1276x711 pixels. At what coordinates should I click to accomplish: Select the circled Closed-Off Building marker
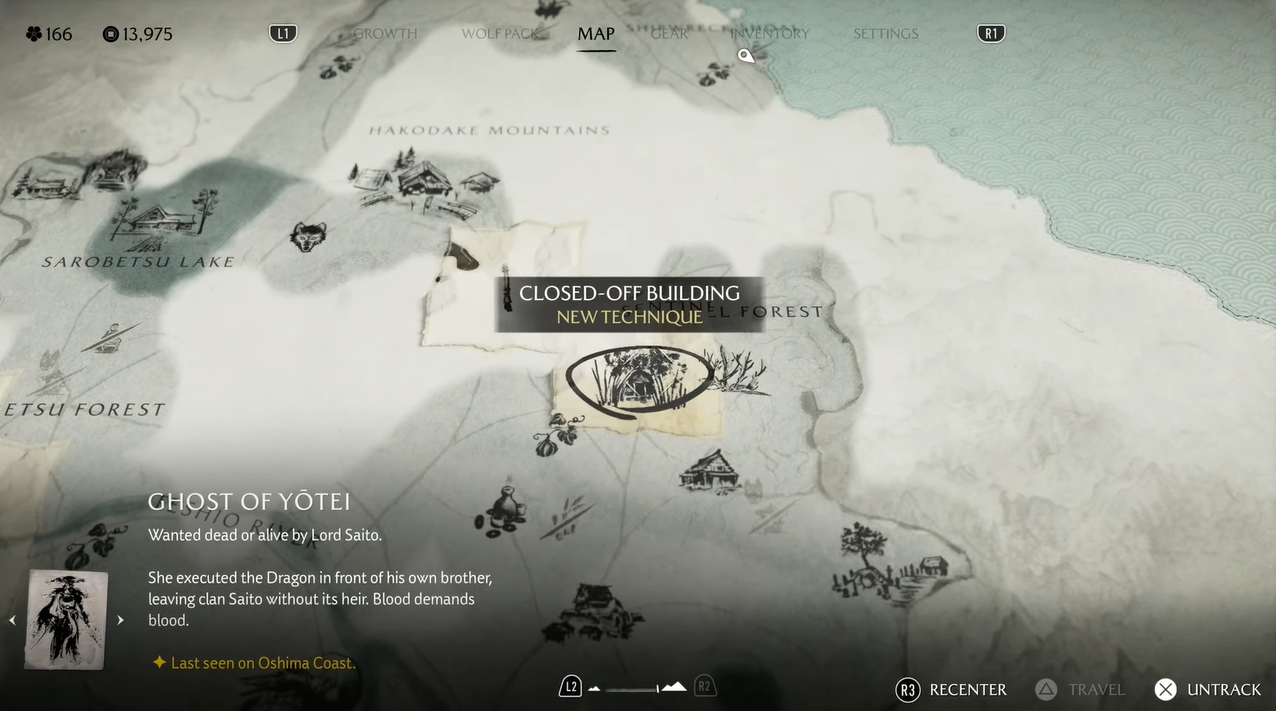coord(638,379)
